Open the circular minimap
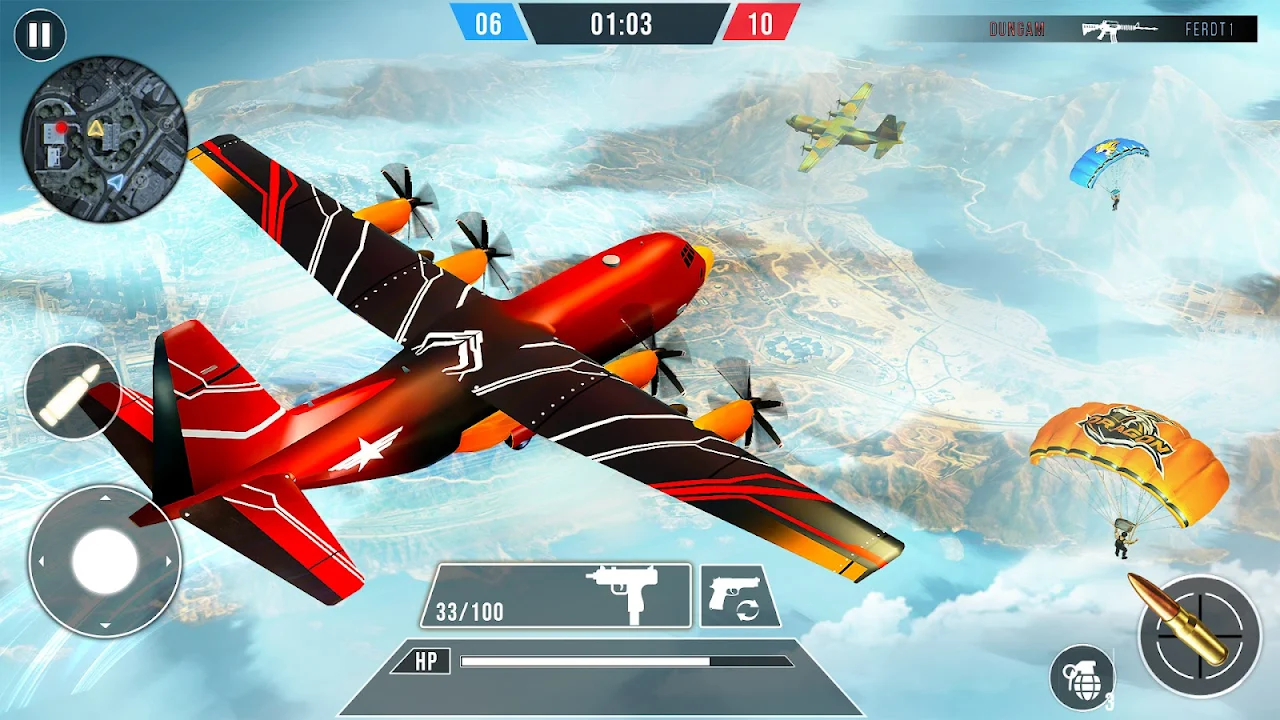This screenshot has height=720, width=1280. (104, 138)
